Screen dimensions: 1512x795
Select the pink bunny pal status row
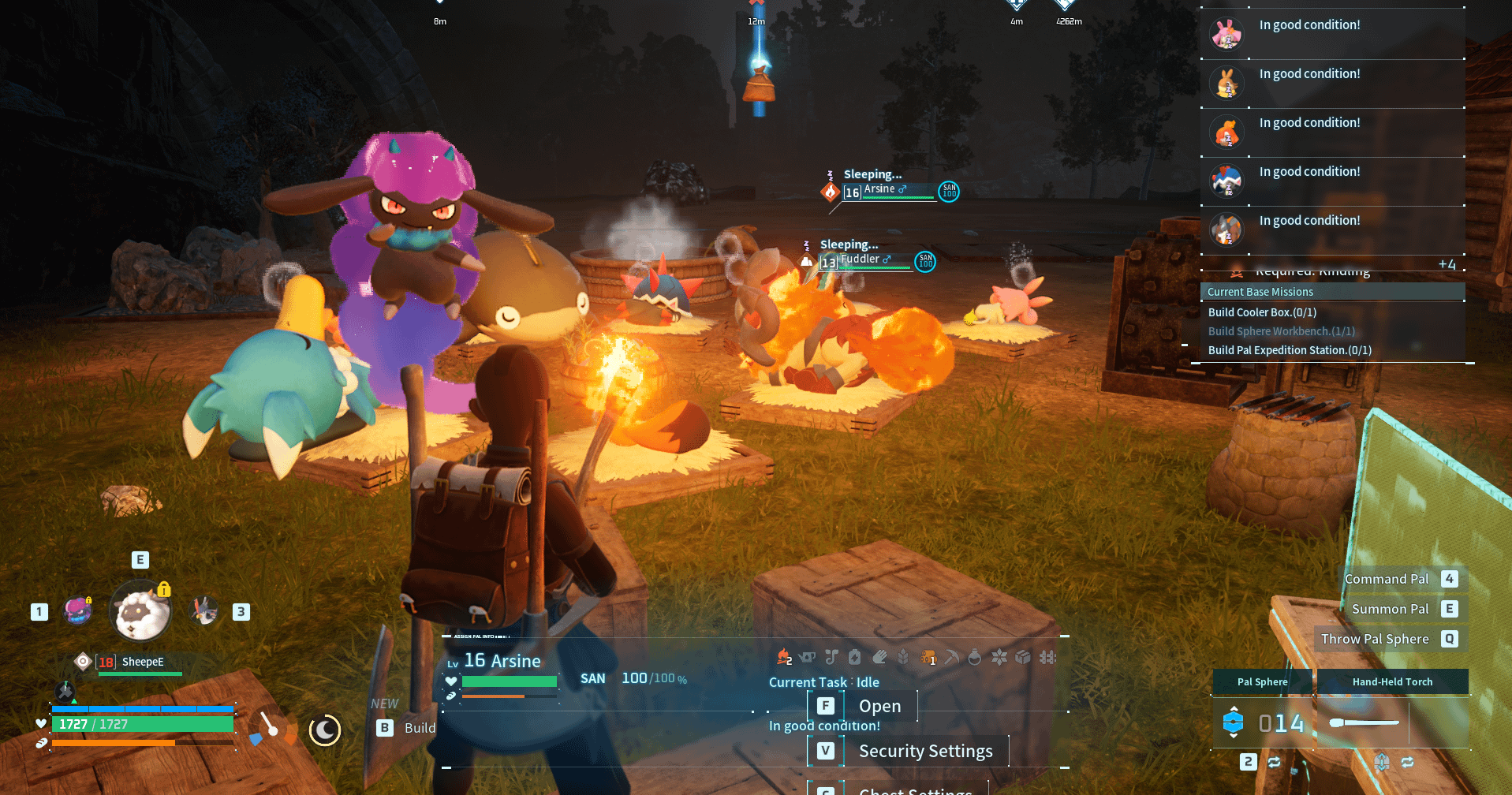coord(1332,34)
